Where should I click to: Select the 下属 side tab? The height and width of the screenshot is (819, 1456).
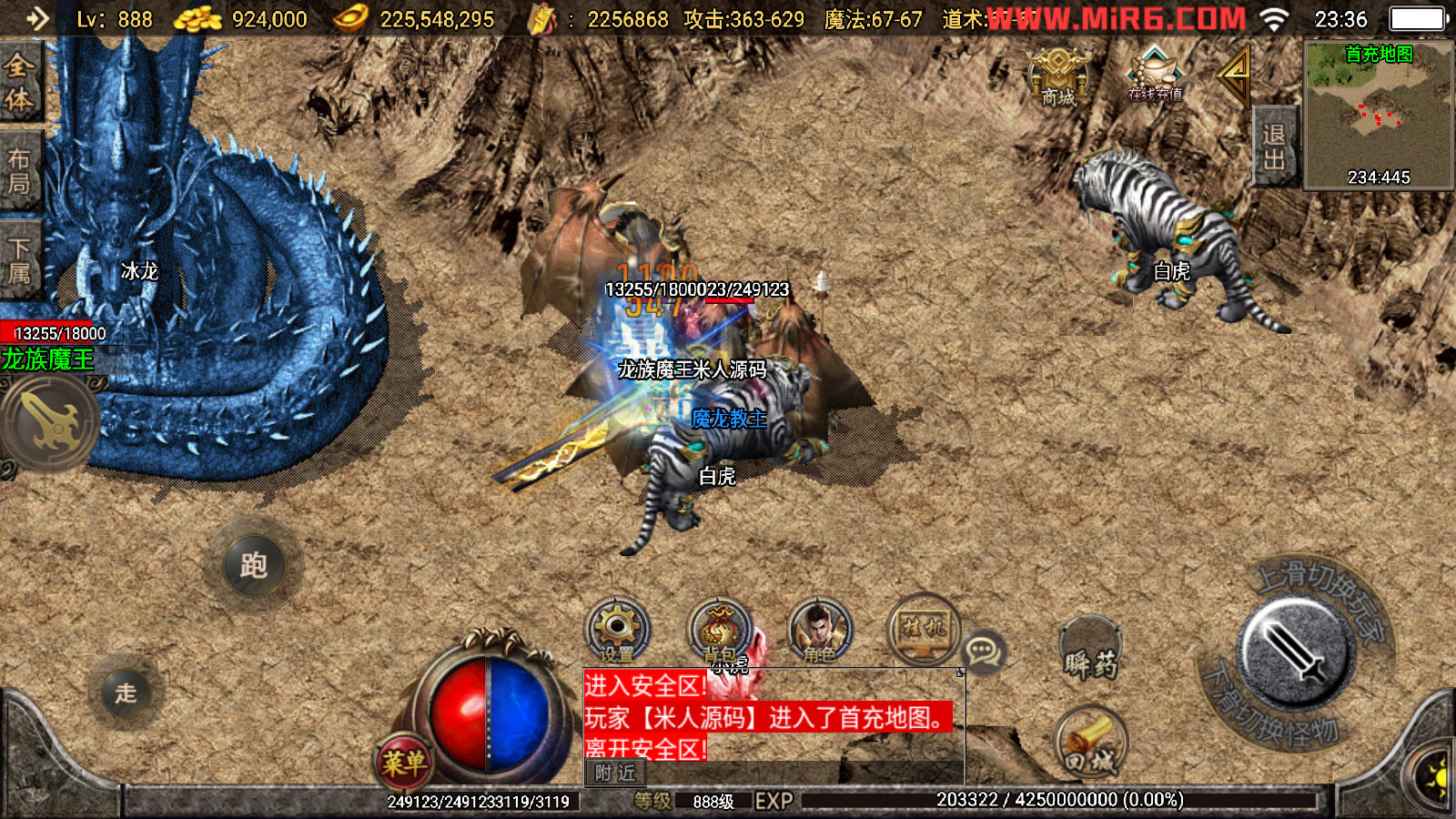click(19, 260)
